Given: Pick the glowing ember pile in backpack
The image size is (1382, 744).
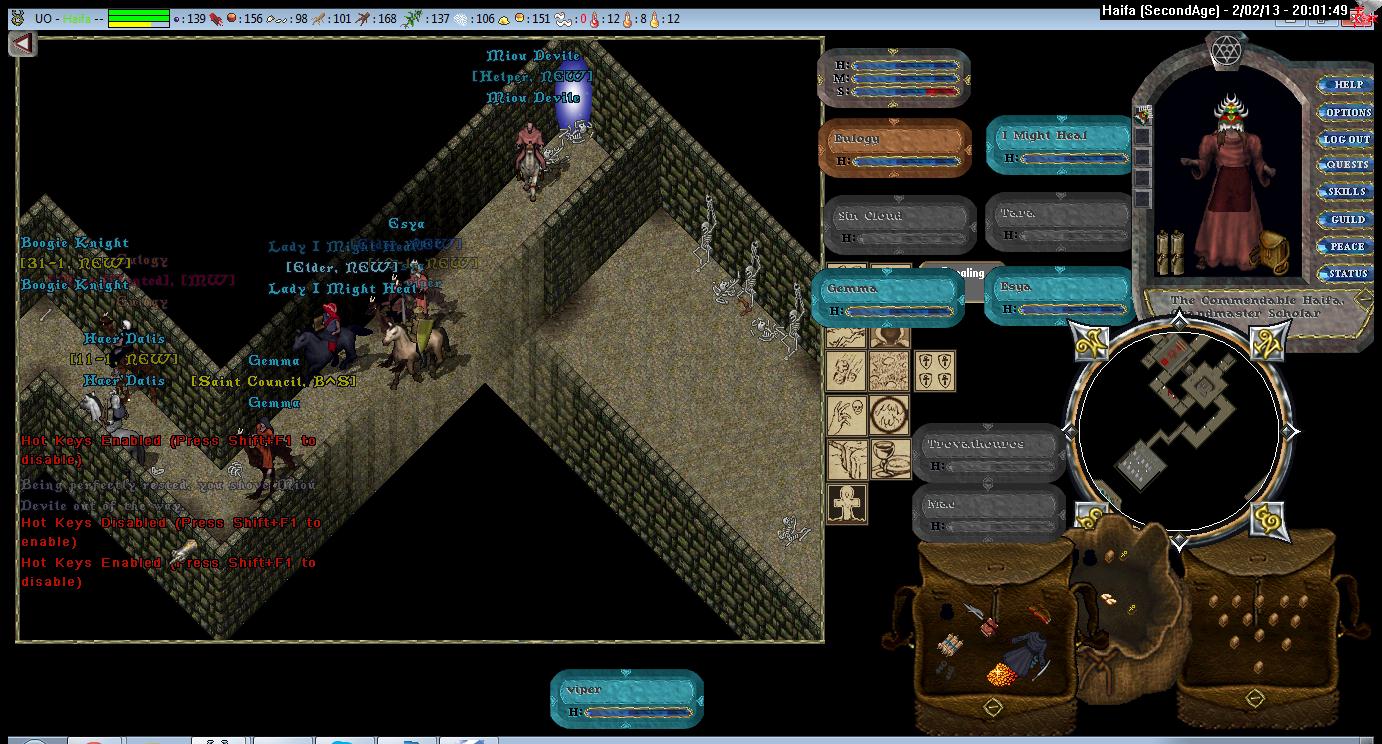Looking at the screenshot, I should [1003, 675].
